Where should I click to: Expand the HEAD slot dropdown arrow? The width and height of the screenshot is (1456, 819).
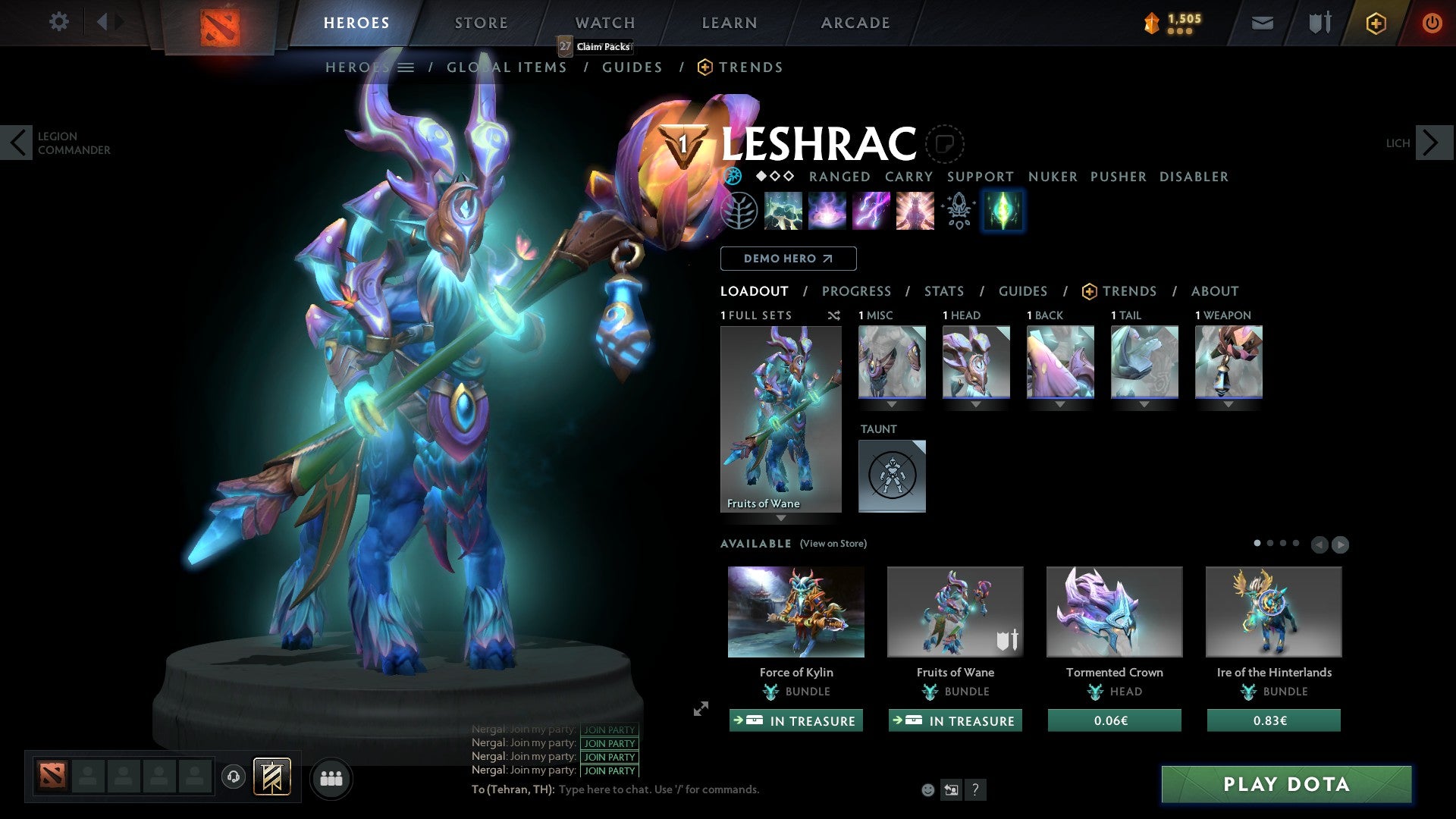point(976,404)
